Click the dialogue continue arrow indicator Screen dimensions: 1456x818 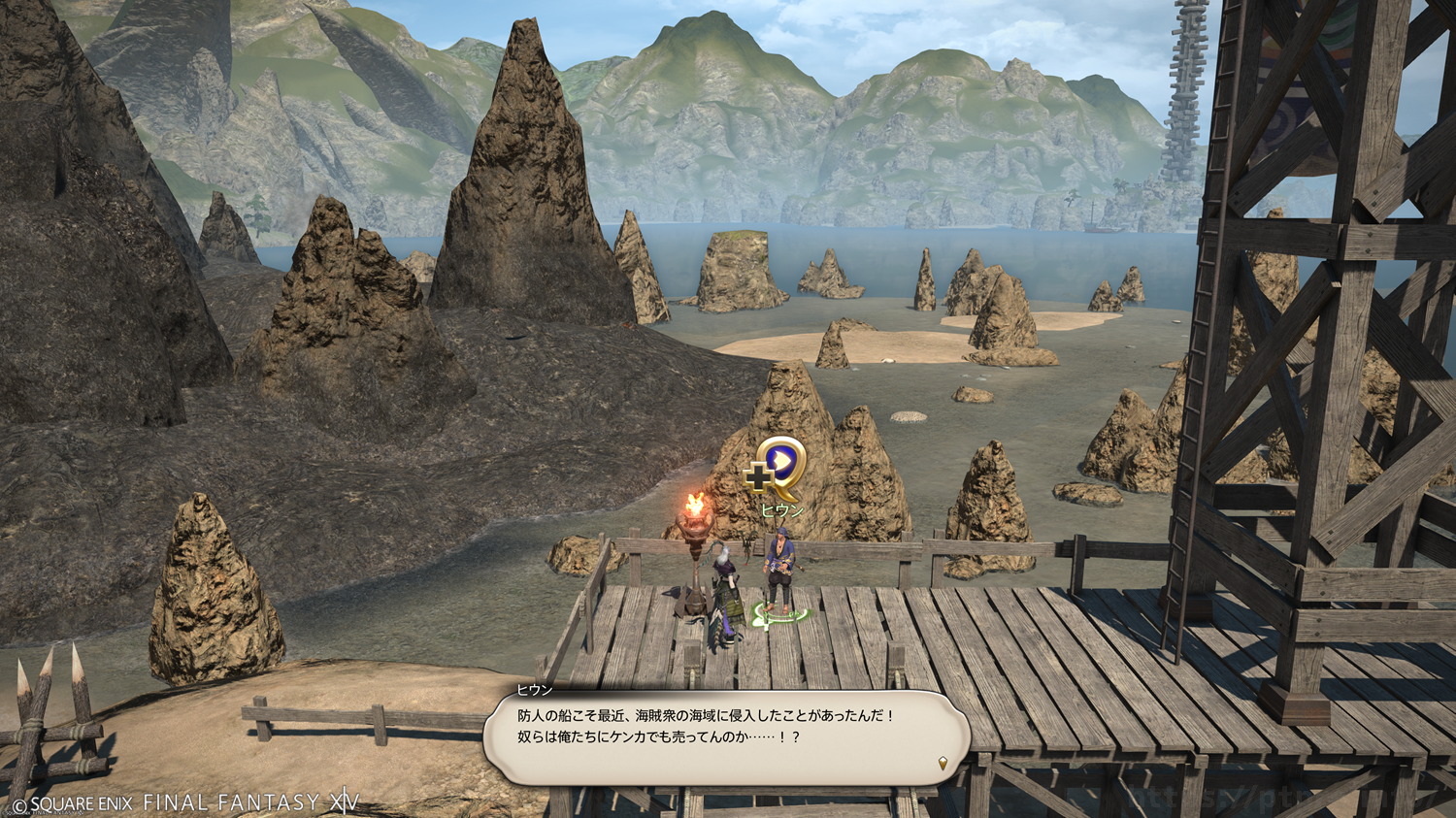pyautogui.click(x=943, y=764)
